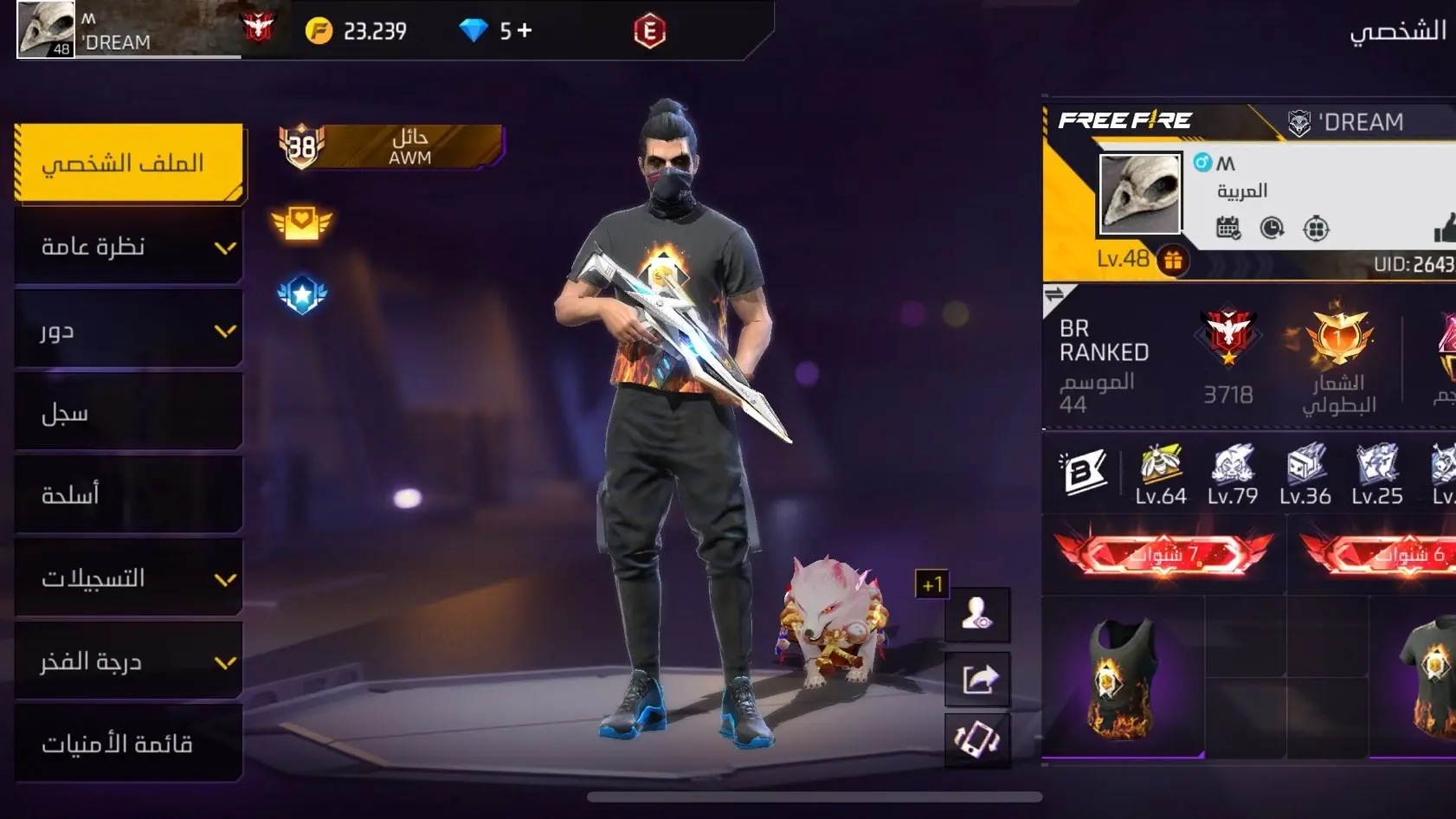Open the gift box next to Lv.48
This screenshot has width=1456, height=819.
[x=1173, y=260]
